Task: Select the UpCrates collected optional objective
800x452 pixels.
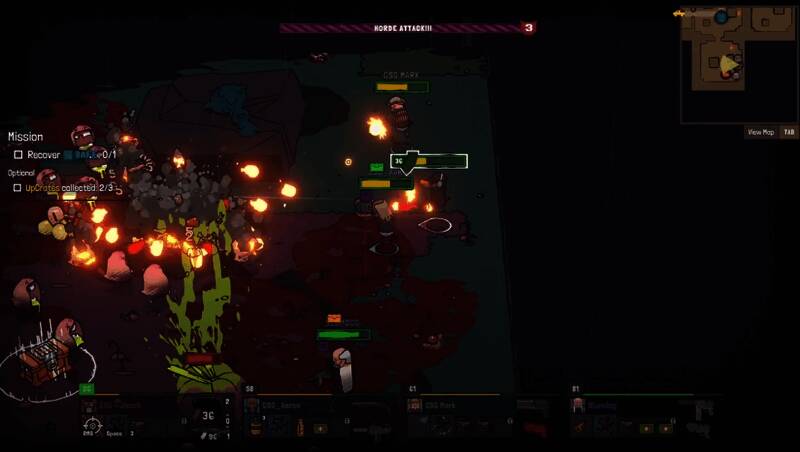Action: pos(60,187)
